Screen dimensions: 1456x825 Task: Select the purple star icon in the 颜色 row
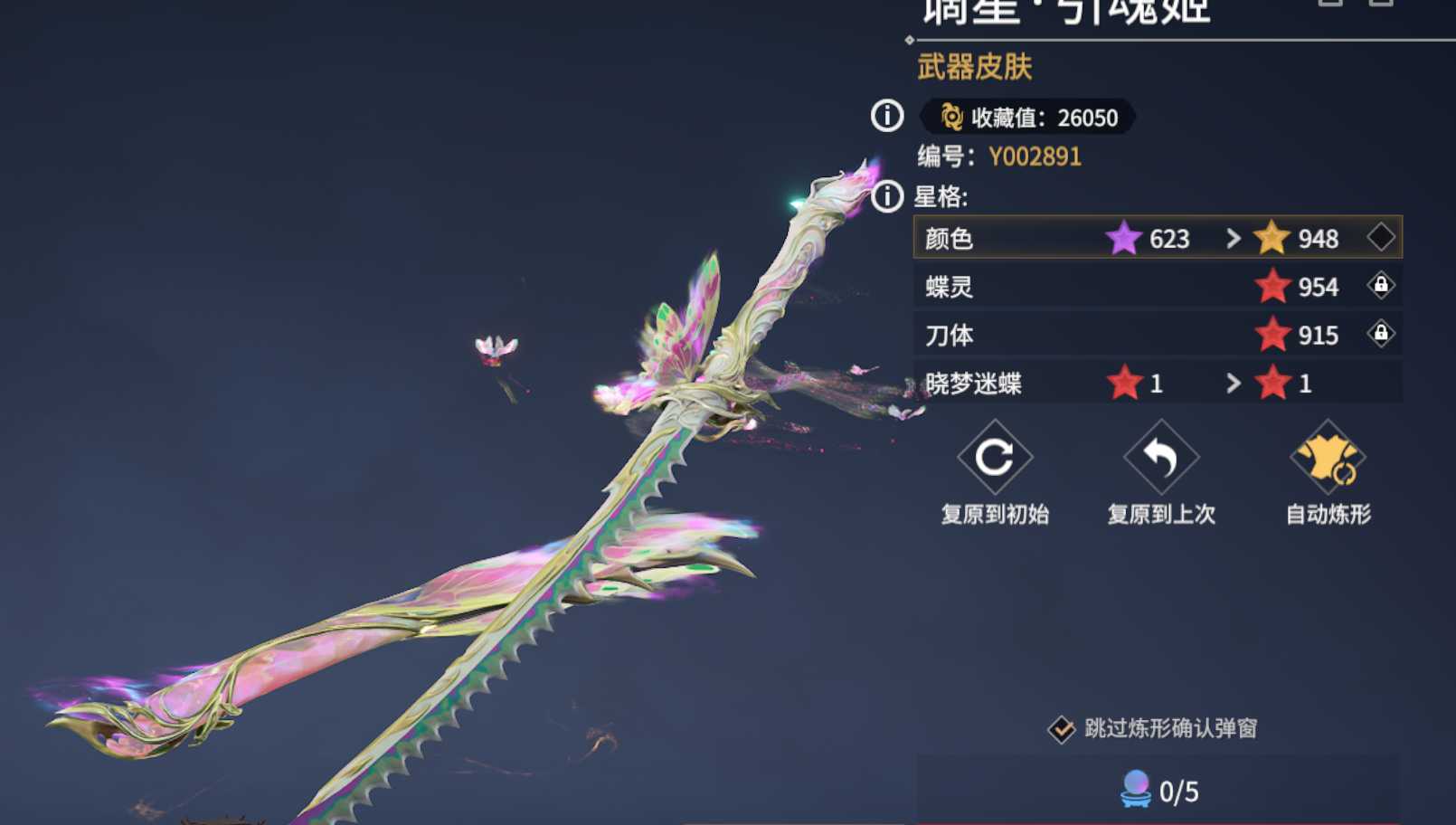tap(1124, 239)
